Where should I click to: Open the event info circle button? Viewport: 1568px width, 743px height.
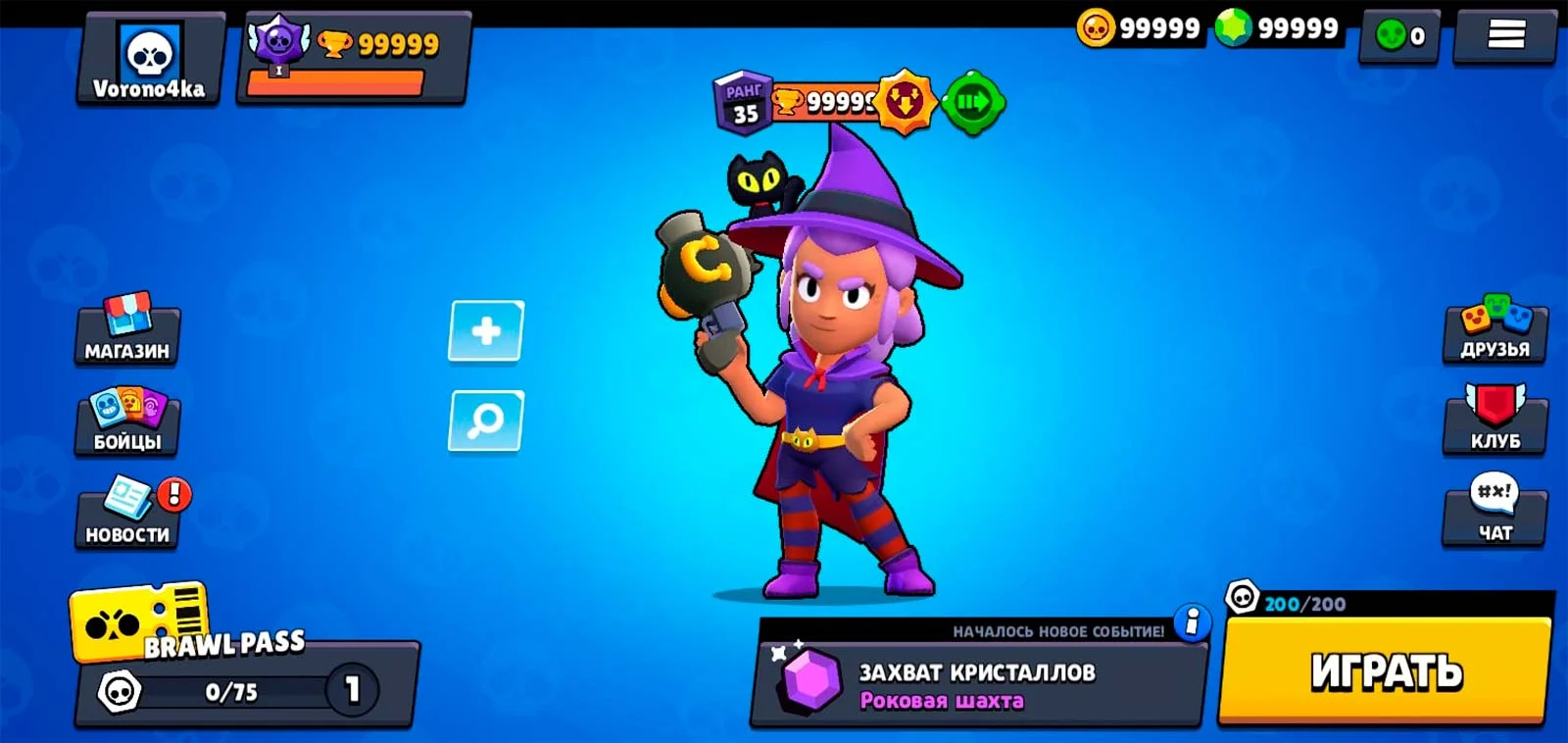pyautogui.click(x=1191, y=620)
